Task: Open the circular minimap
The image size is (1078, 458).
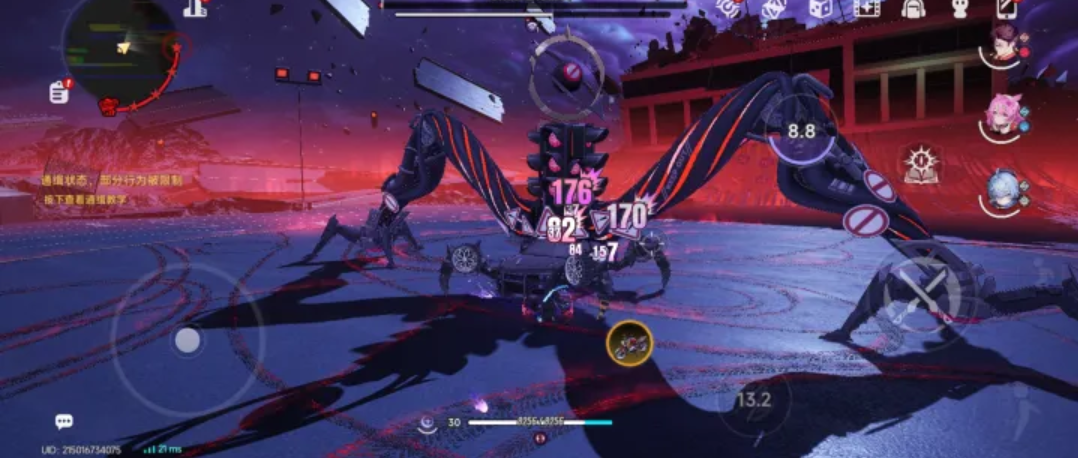Action: click(120, 48)
